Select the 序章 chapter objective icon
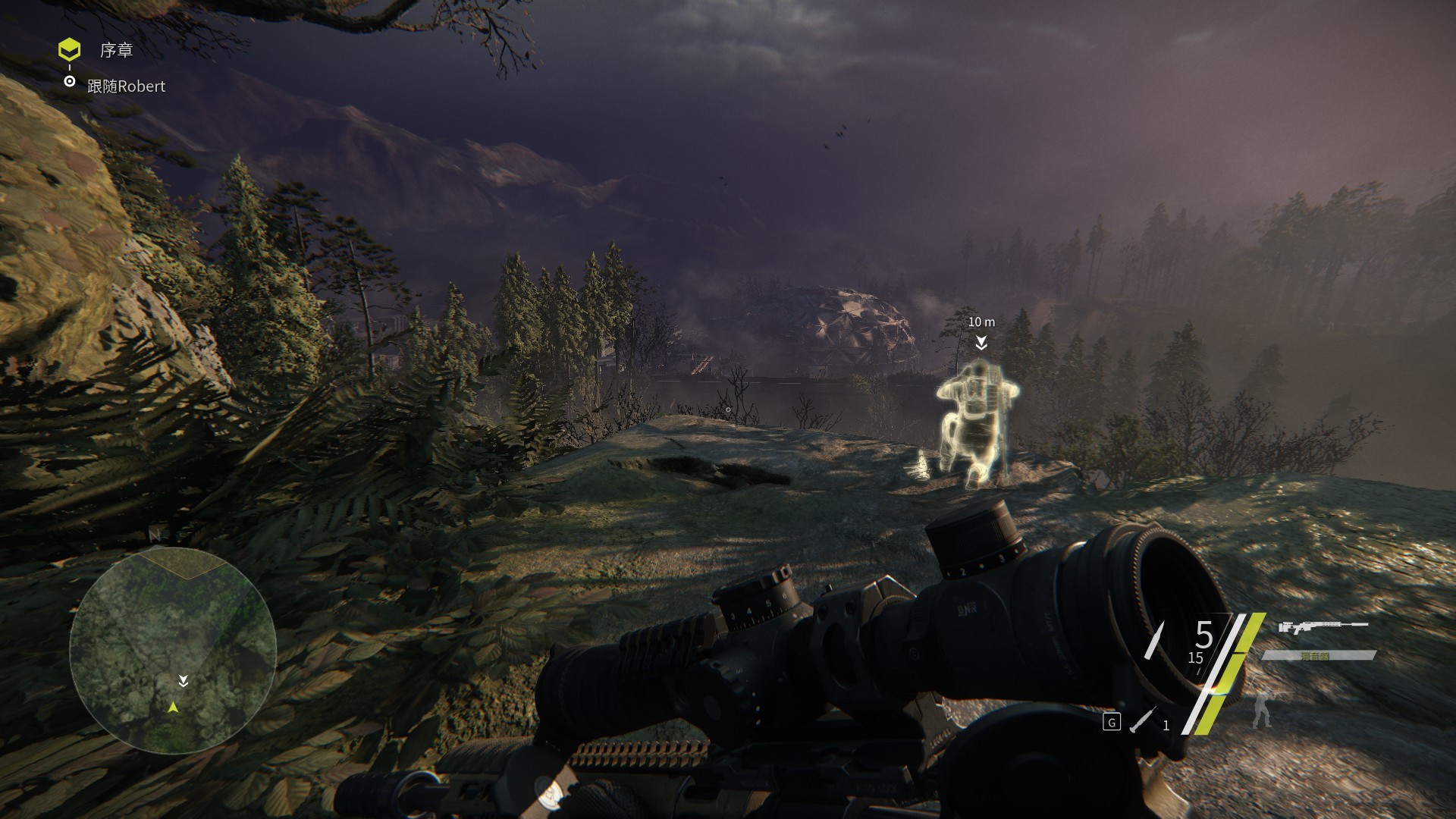The width and height of the screenshot is (1456, 819). click(70, 51)
